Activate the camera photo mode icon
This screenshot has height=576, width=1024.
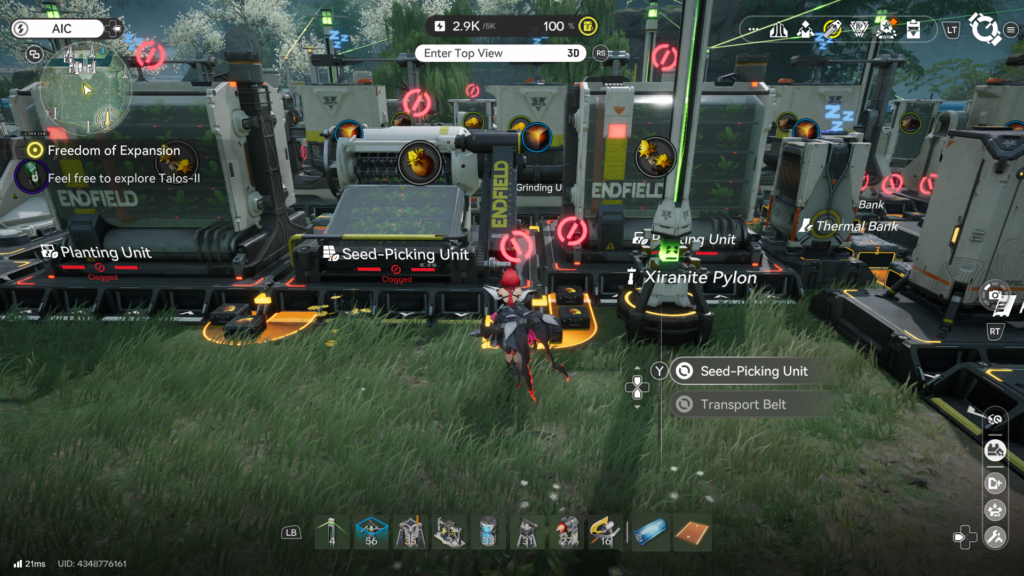pos(995,294)
